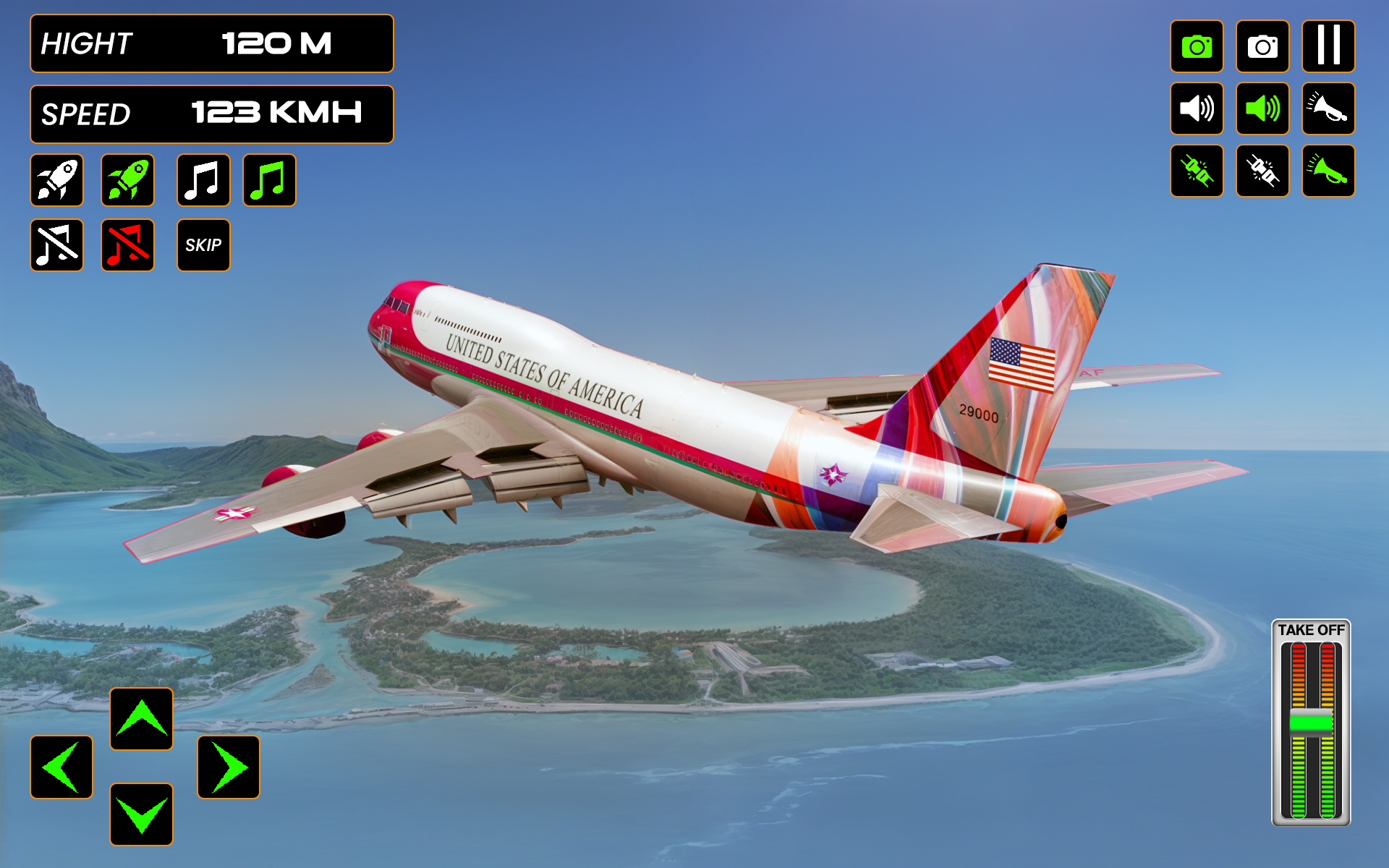Select the white horn icon
1389x868 pixels.
[1328, 109]
